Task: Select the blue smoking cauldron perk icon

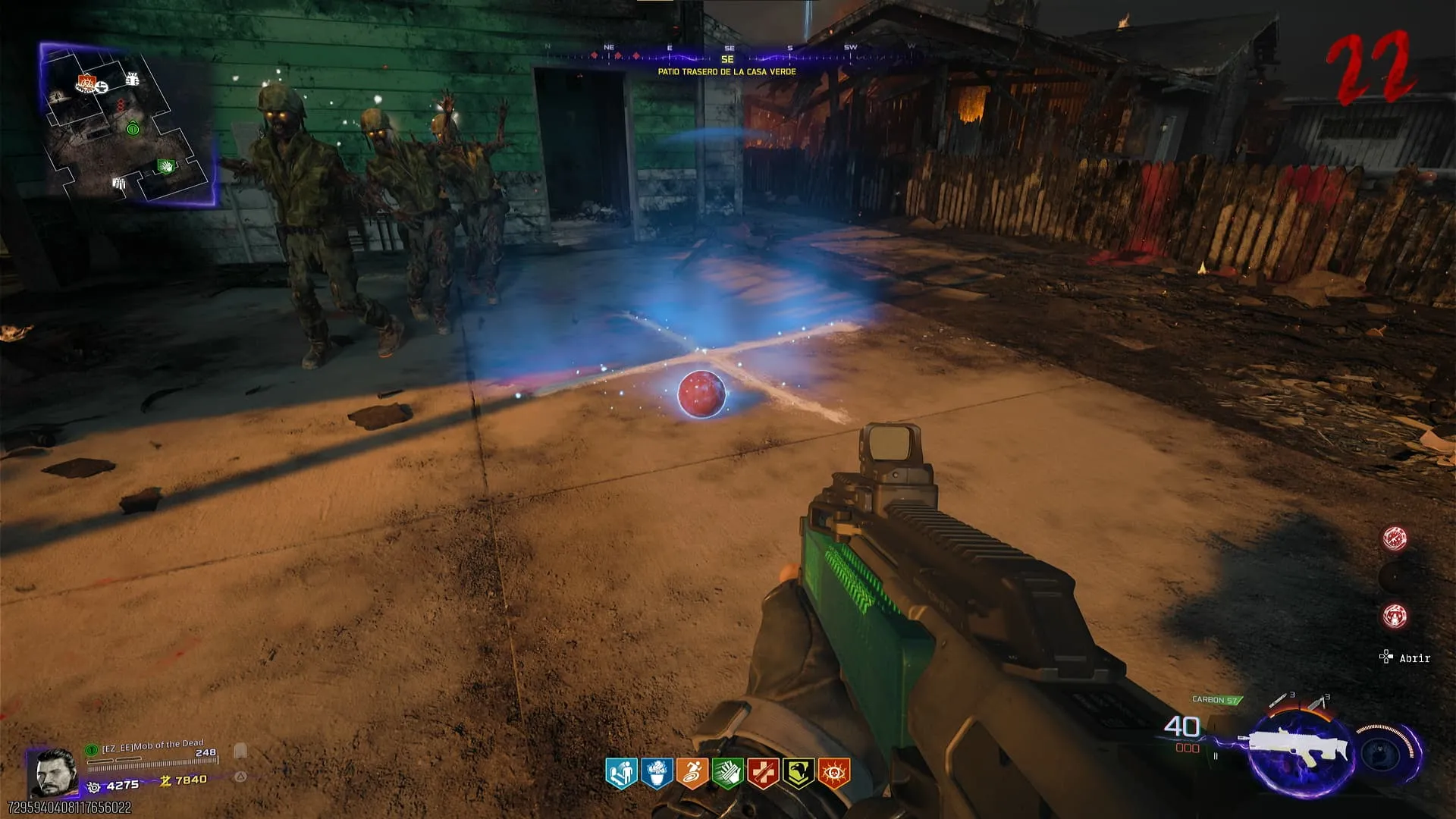Action: (x=657, y=773)
